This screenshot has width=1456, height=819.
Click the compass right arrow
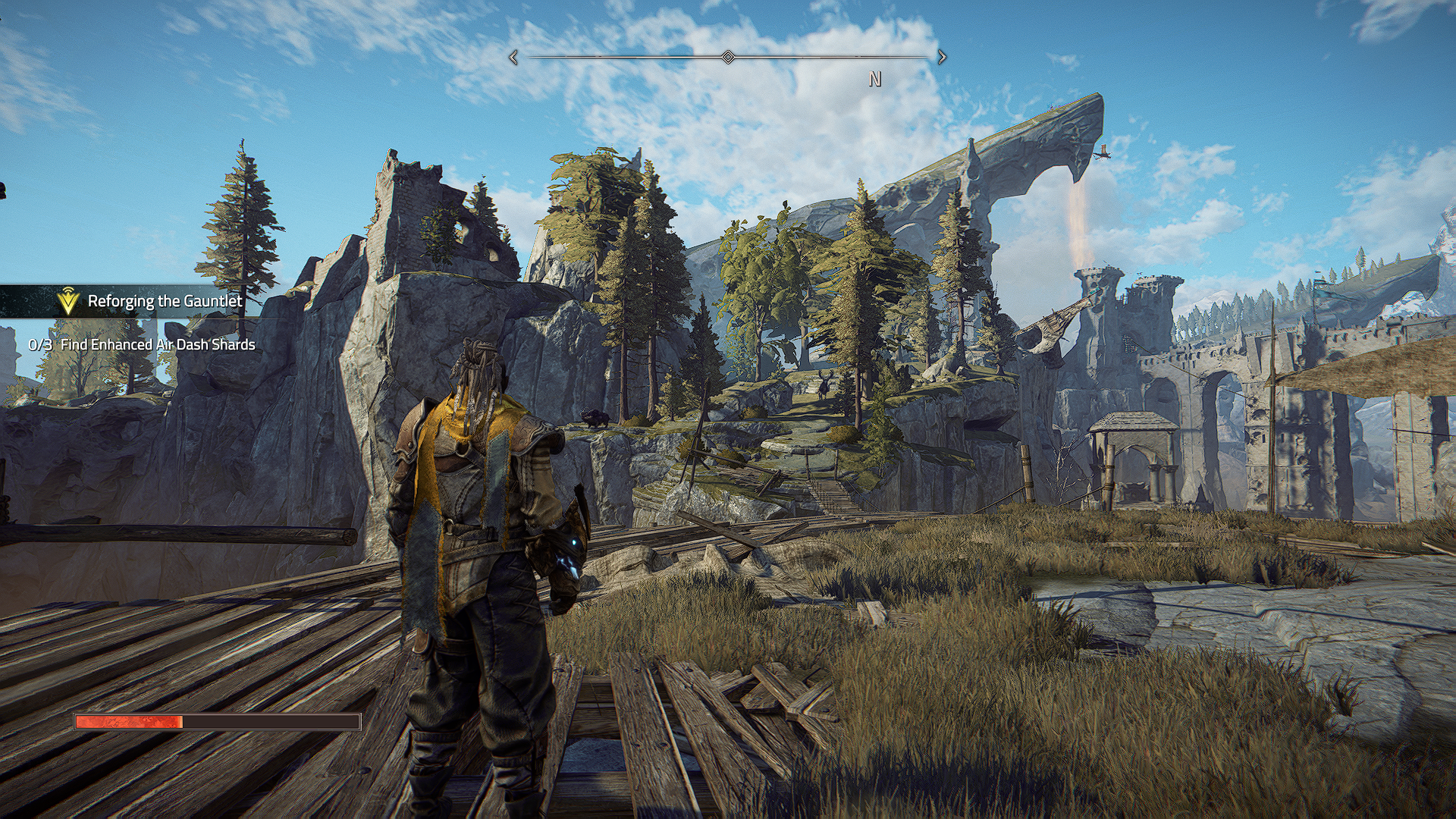942,58
